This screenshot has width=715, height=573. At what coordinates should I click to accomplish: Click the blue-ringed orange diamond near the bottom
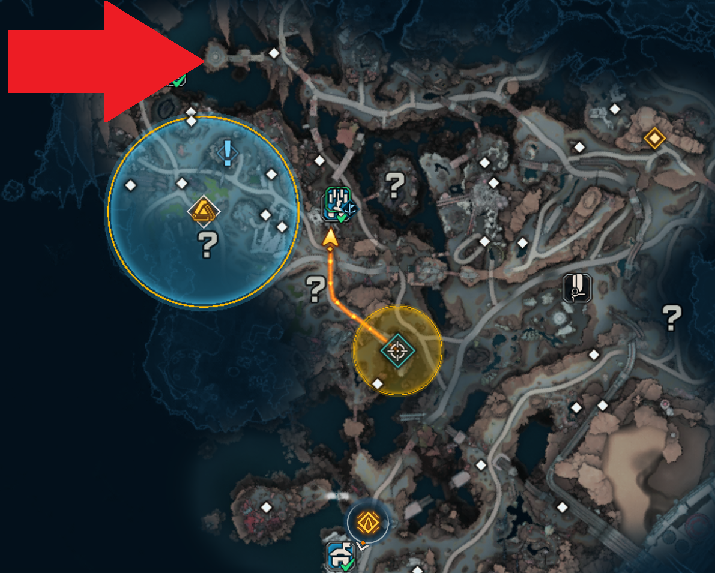367,522
